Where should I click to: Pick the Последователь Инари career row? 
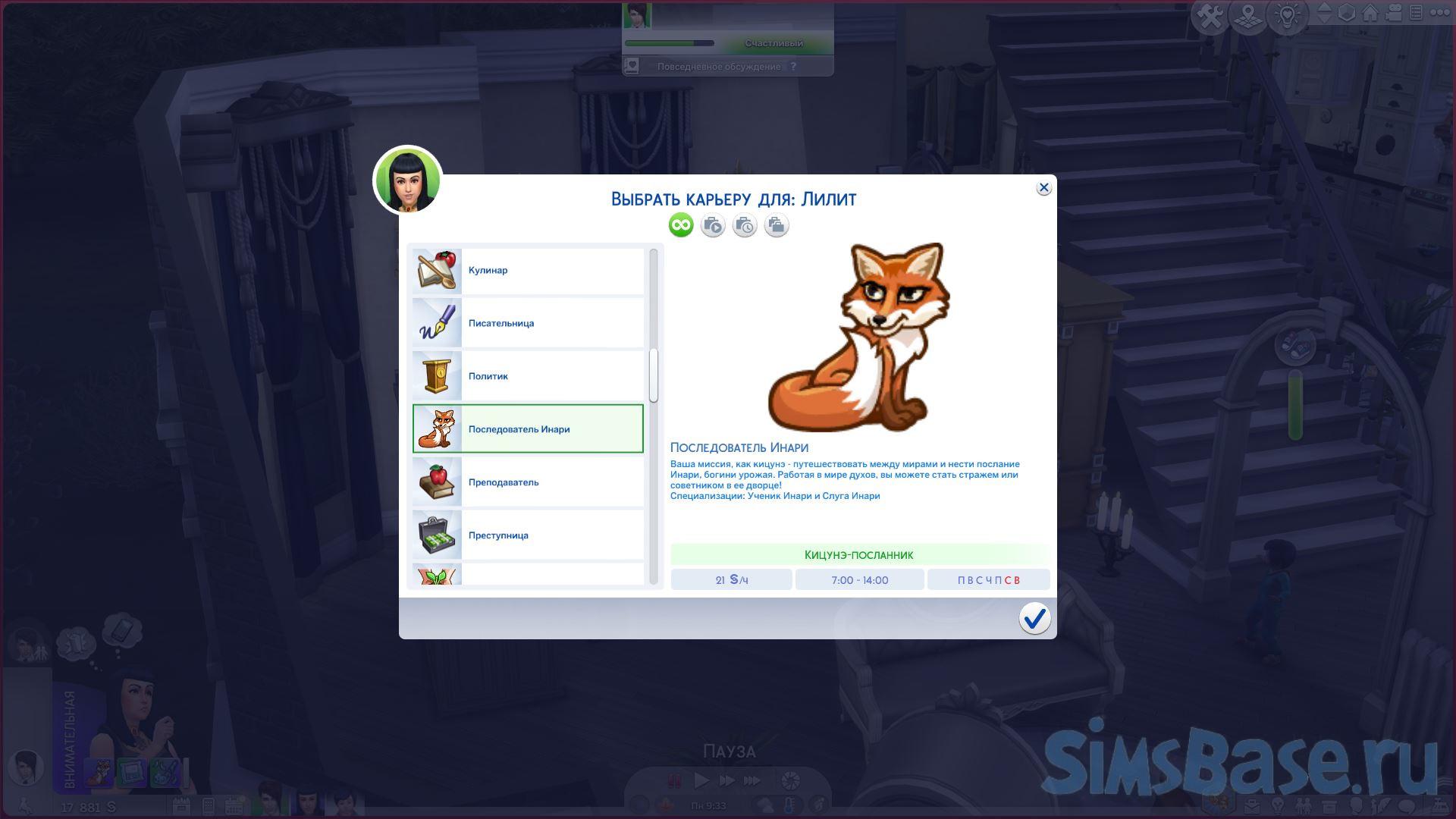coord(528,429)
